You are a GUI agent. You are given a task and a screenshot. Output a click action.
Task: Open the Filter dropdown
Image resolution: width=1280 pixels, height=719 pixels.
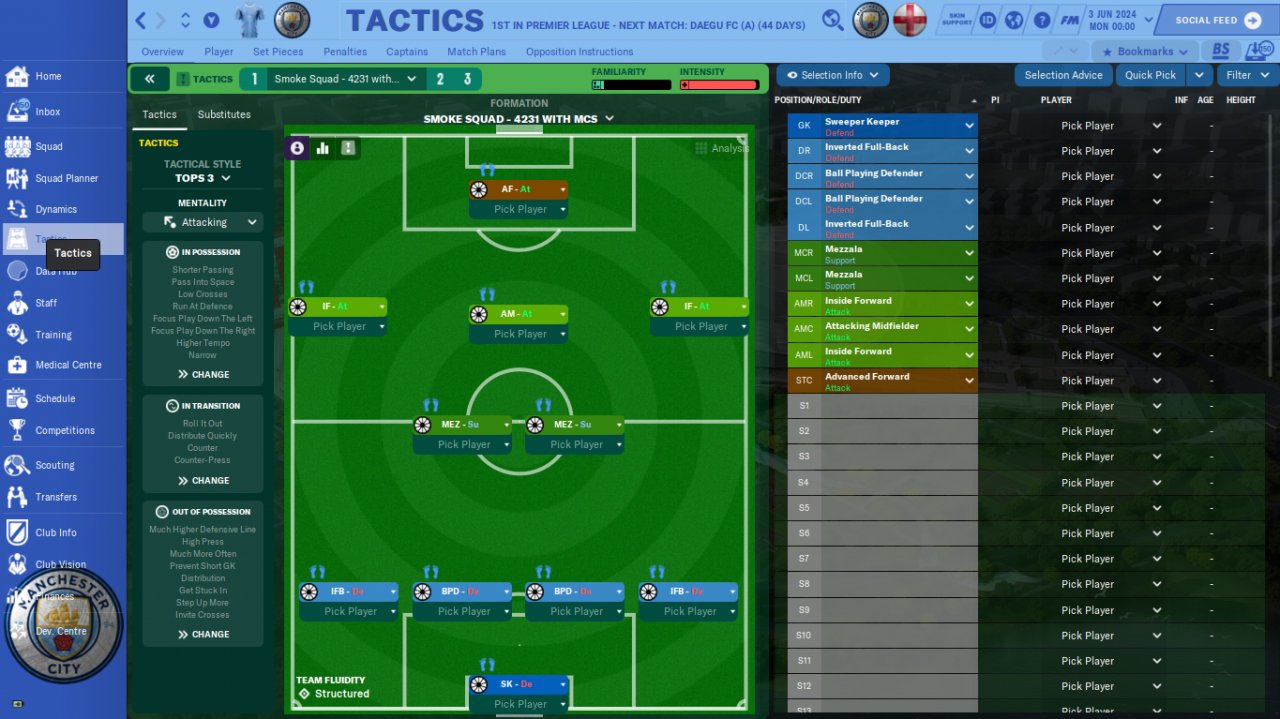coord(1246,75)
